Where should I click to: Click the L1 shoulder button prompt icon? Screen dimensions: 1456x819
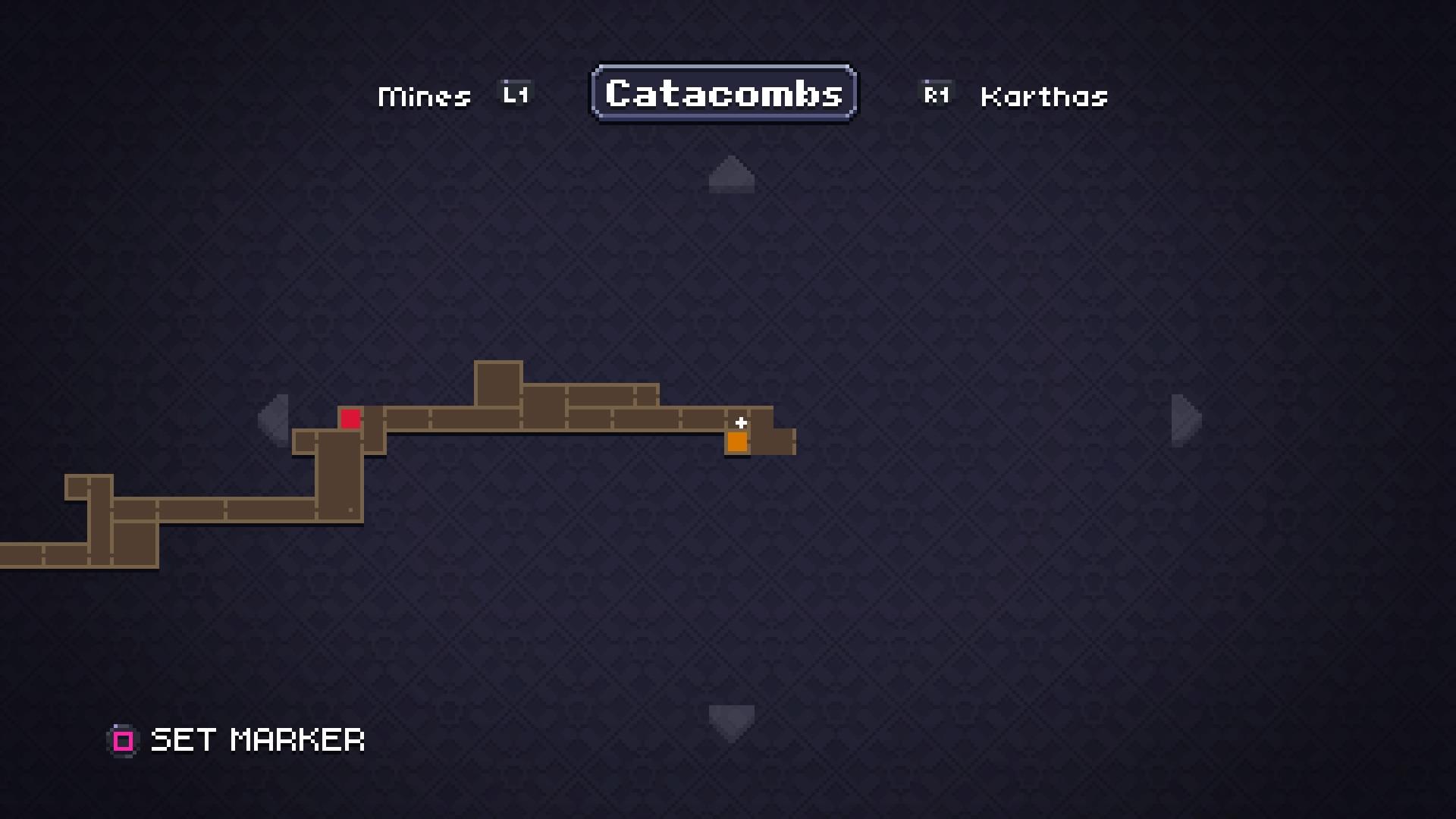(514, 93)
